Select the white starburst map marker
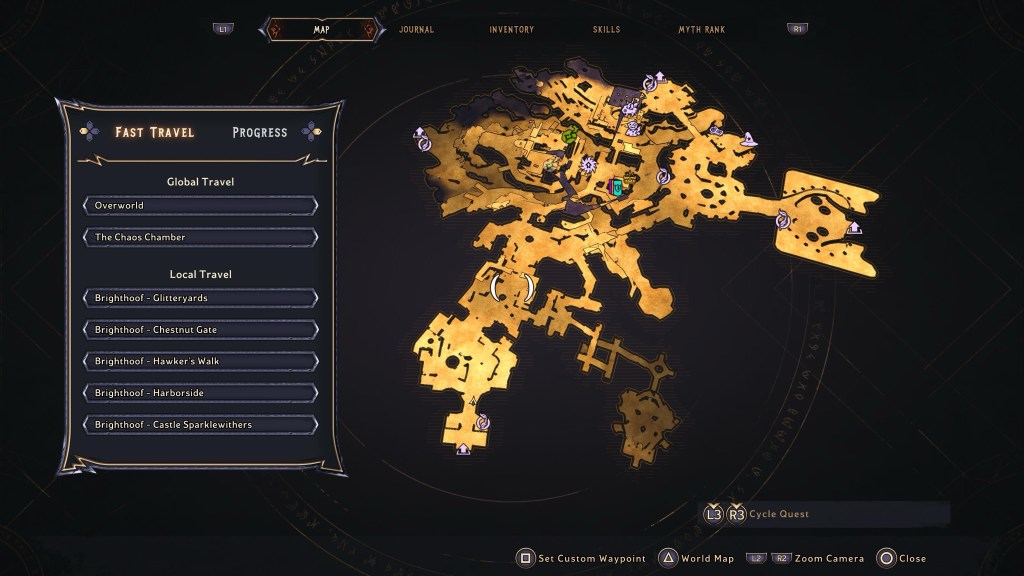 [589, 165]
